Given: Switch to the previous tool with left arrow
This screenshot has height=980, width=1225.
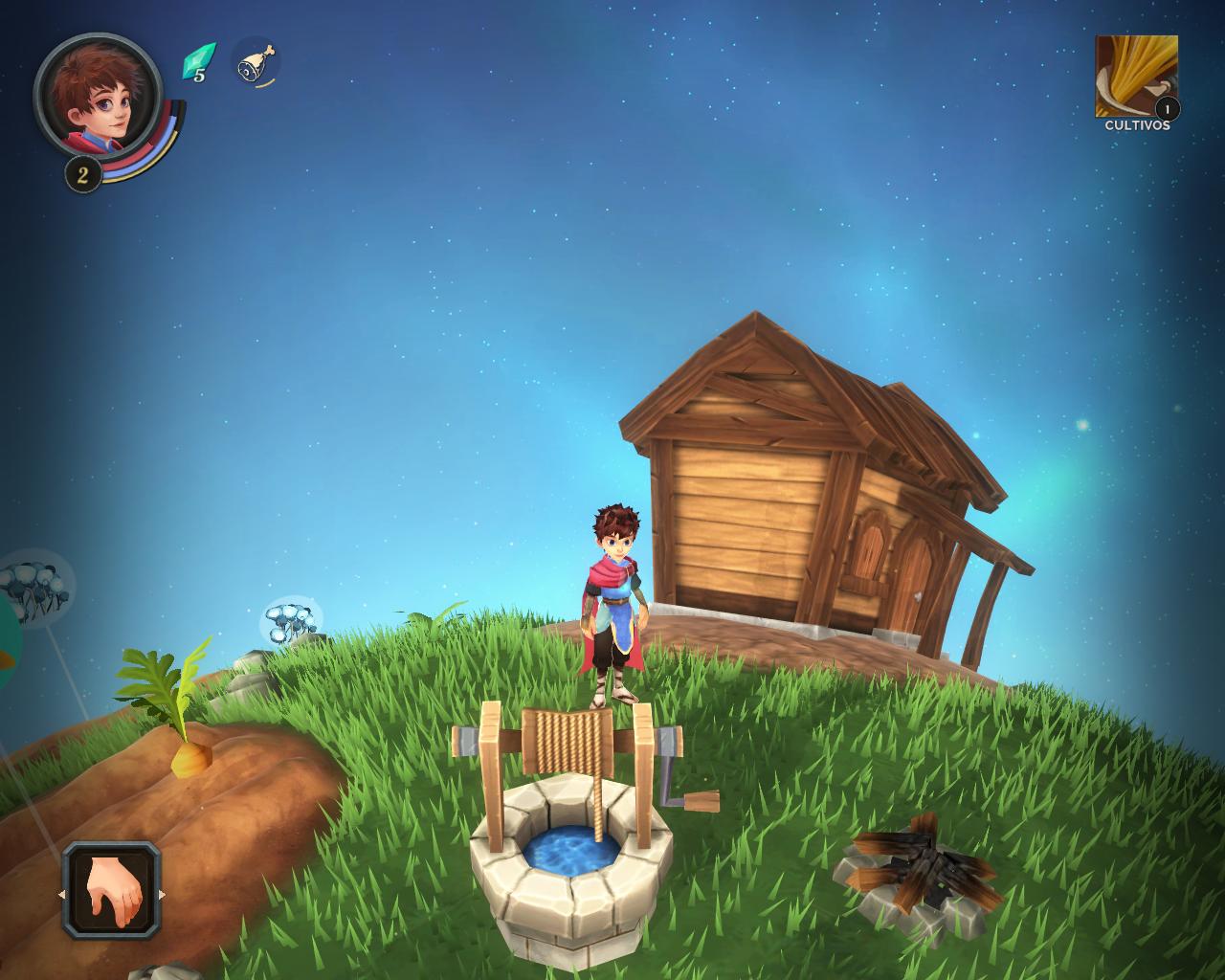Looking at the screenshot, I should click(x=61, y=895).
